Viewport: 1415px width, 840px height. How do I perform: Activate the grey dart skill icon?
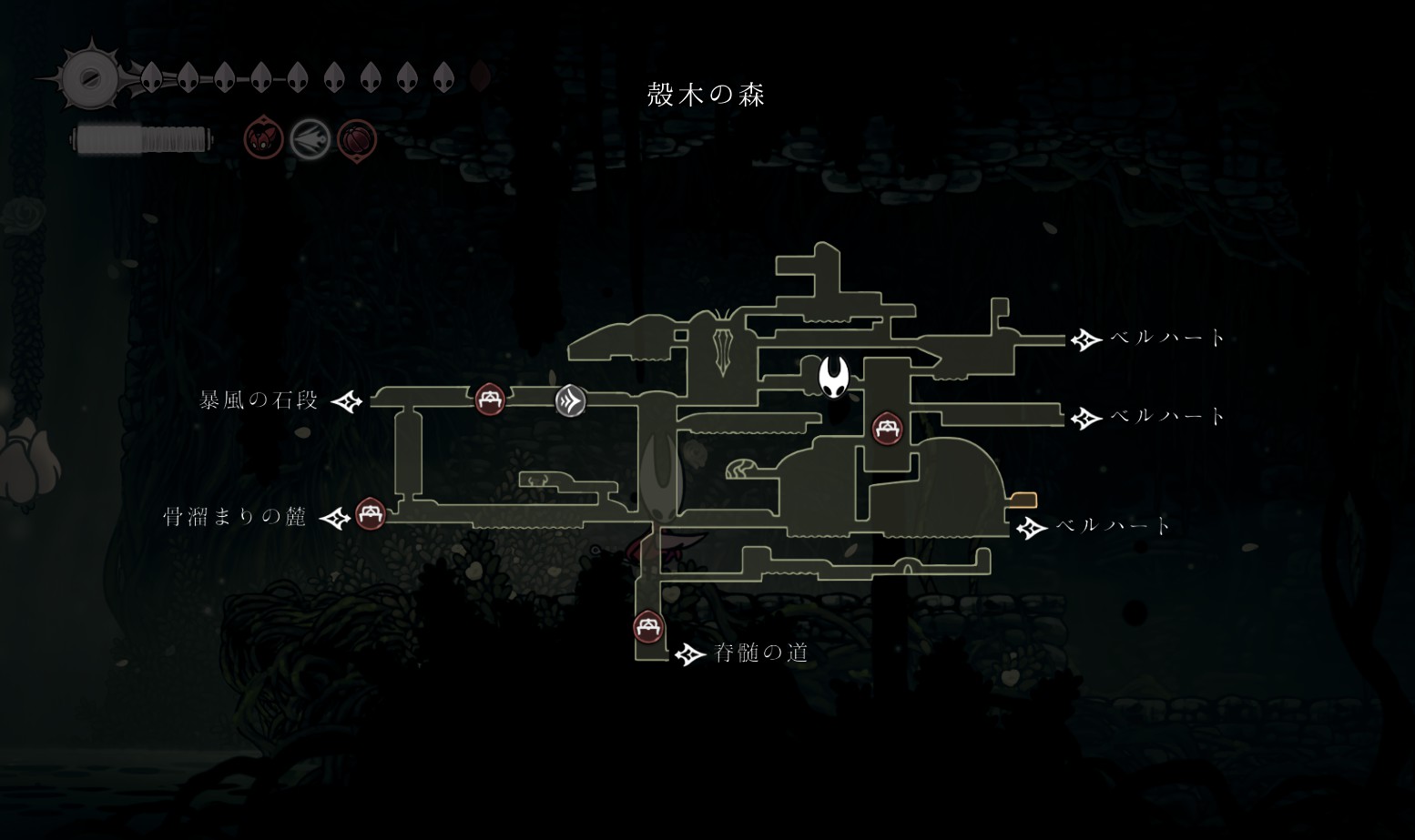(x=310, y=140)
